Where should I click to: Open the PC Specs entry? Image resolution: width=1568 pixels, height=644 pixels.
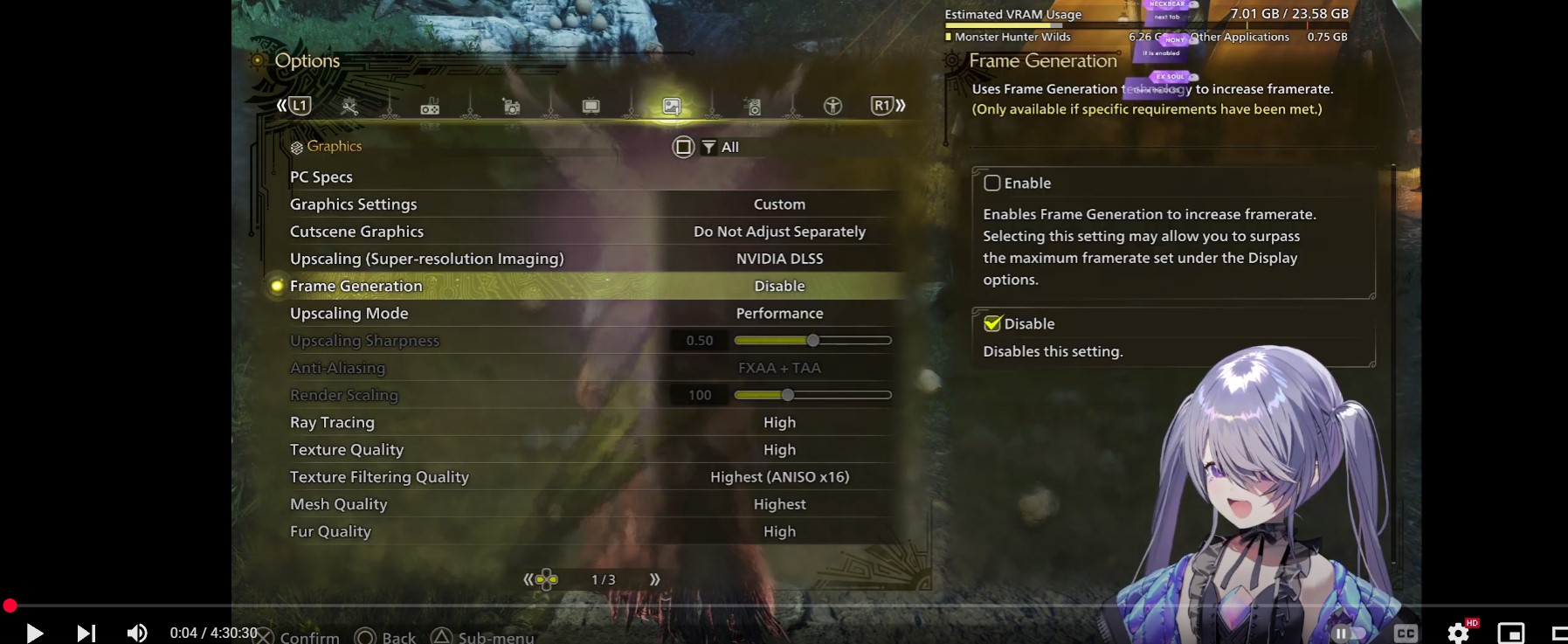click(x=321, y=177)
